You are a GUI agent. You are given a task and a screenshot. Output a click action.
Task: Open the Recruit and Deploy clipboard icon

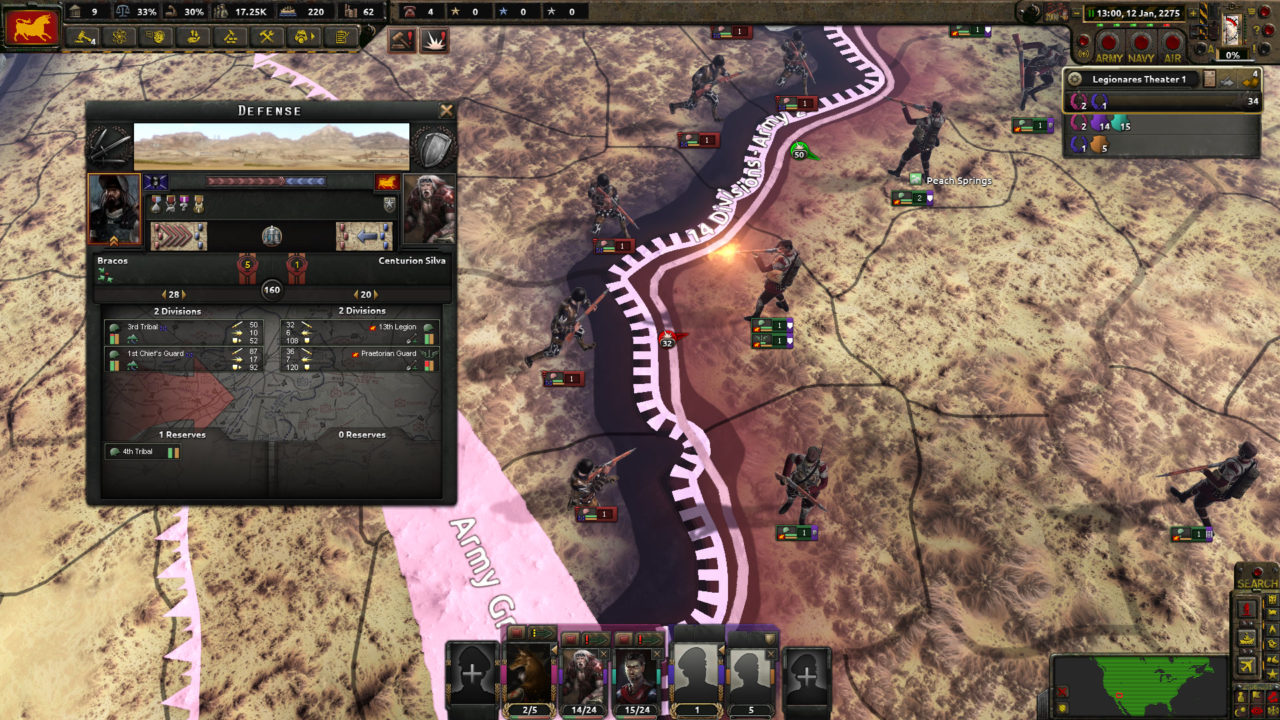(x=340, y=40)
